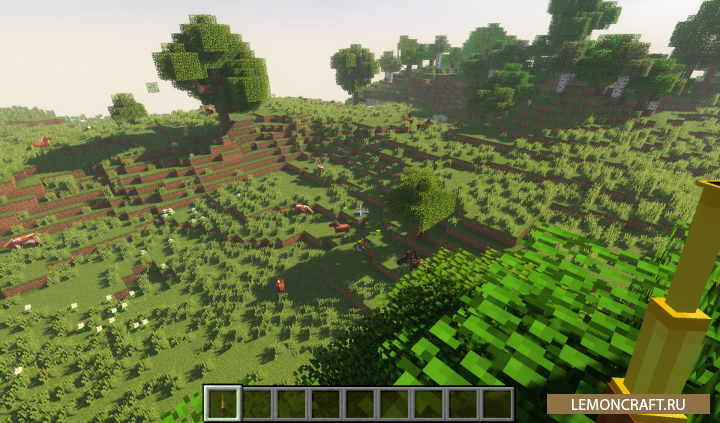720x423 pixels.
Task: Open the LEMONCRAFT.RU watermark link
Action: pos(628,404)
